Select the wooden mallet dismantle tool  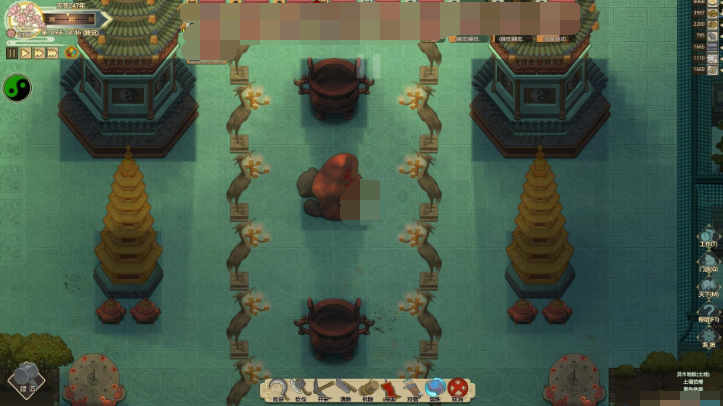pos(367,388)
